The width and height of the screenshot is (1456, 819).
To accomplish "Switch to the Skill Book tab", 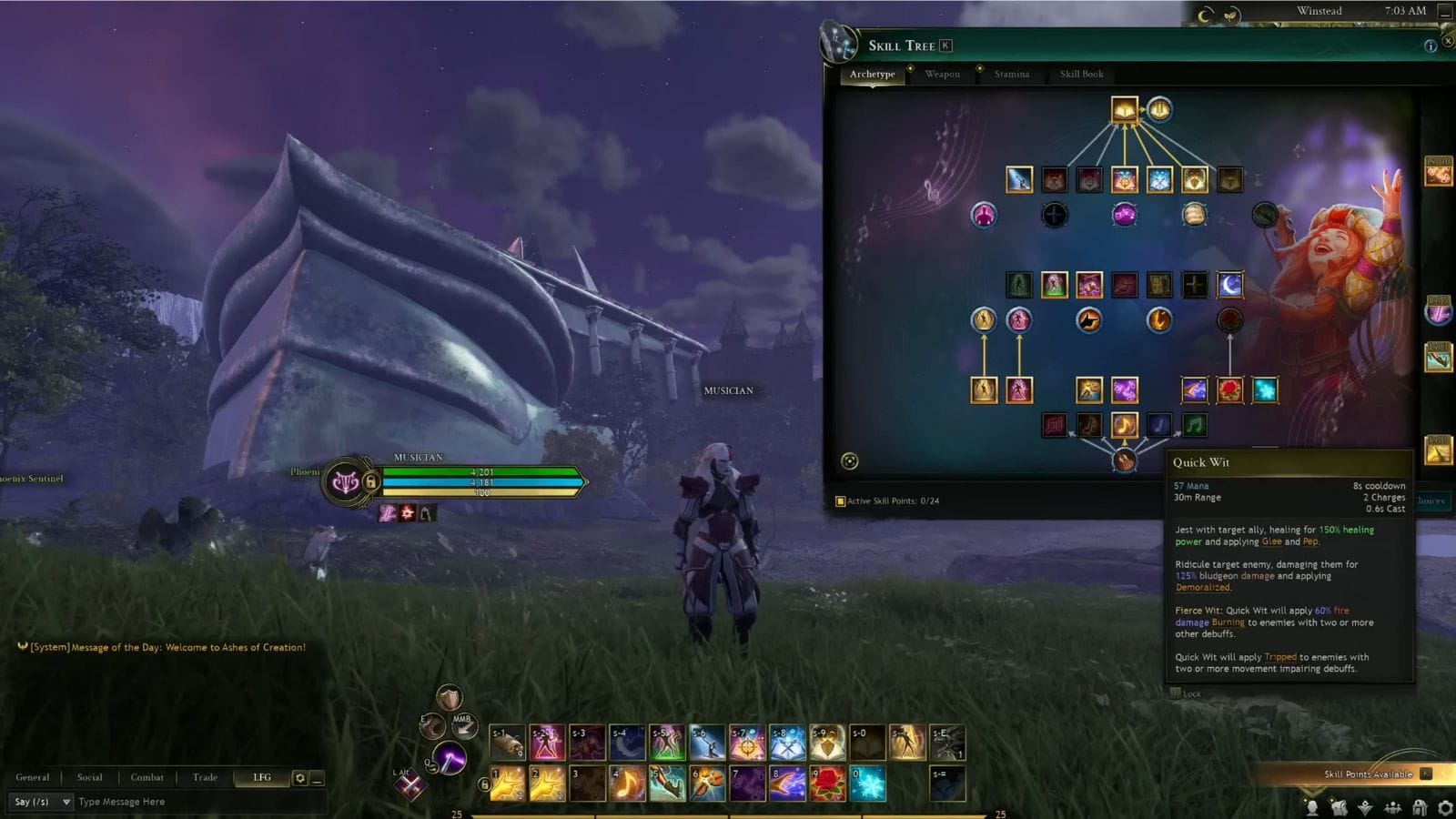I will click(1081, 75).
